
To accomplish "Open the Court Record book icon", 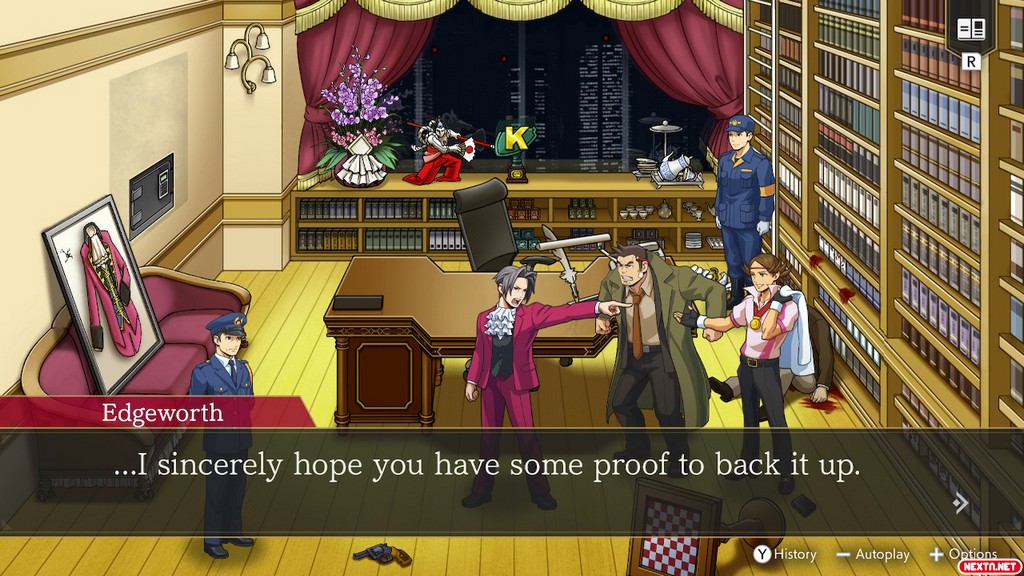I will pos(971,29).
